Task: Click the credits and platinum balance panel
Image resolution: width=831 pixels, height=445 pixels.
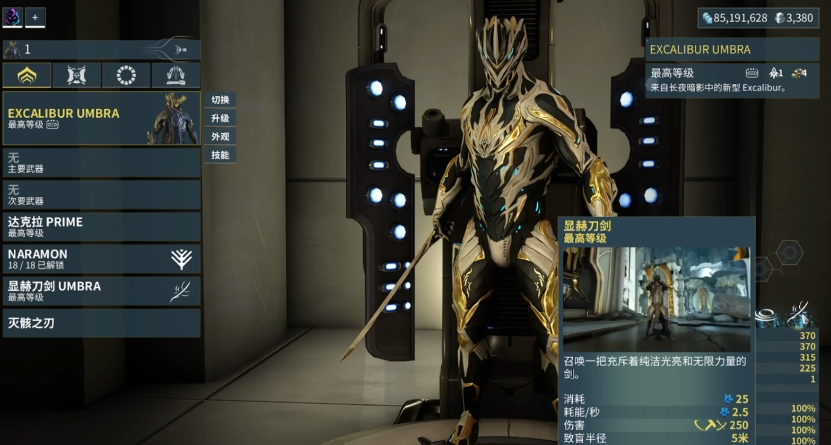Action: click(x=757, y=17)
